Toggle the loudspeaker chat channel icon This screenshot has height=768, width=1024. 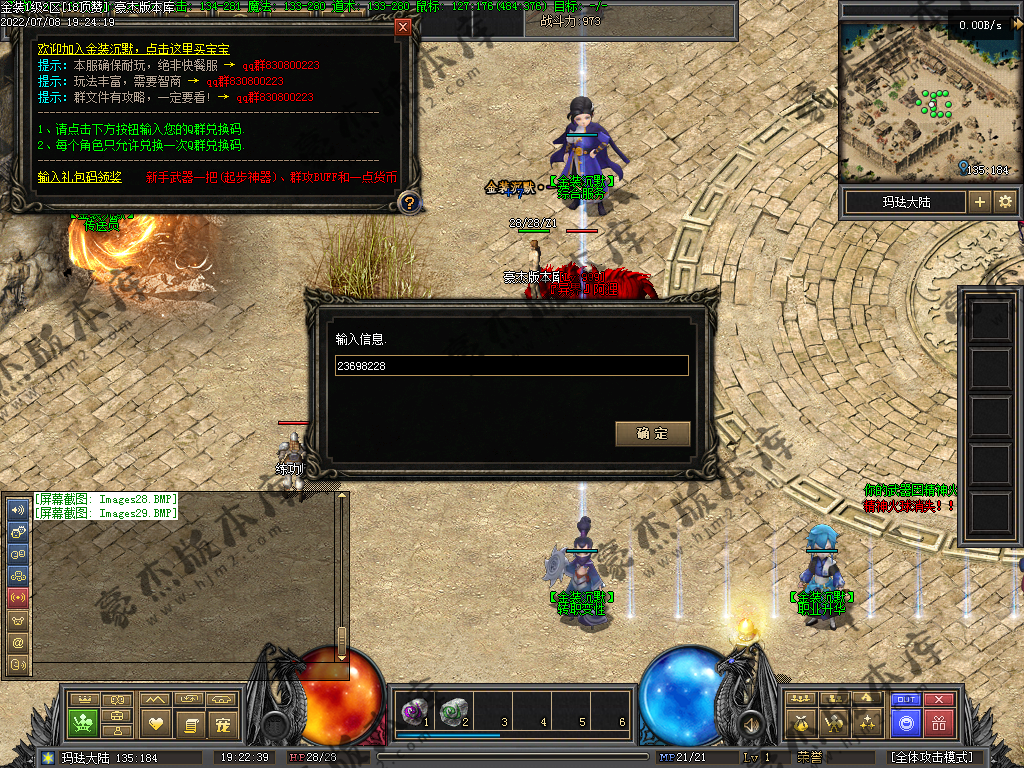tap(17, 509)
